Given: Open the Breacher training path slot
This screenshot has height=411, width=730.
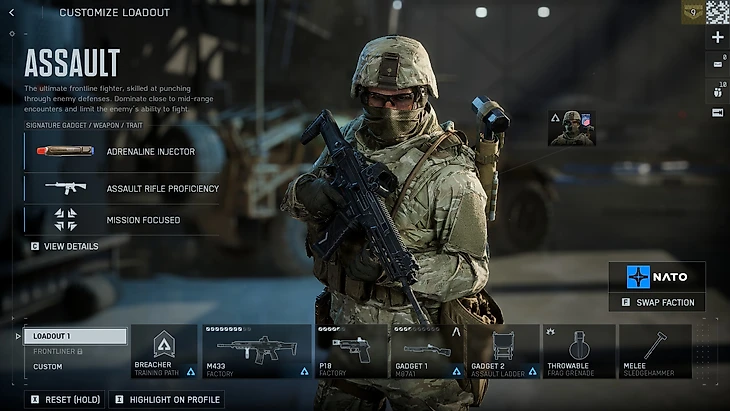Looking at the screenshot, I should tap(164, 351).
